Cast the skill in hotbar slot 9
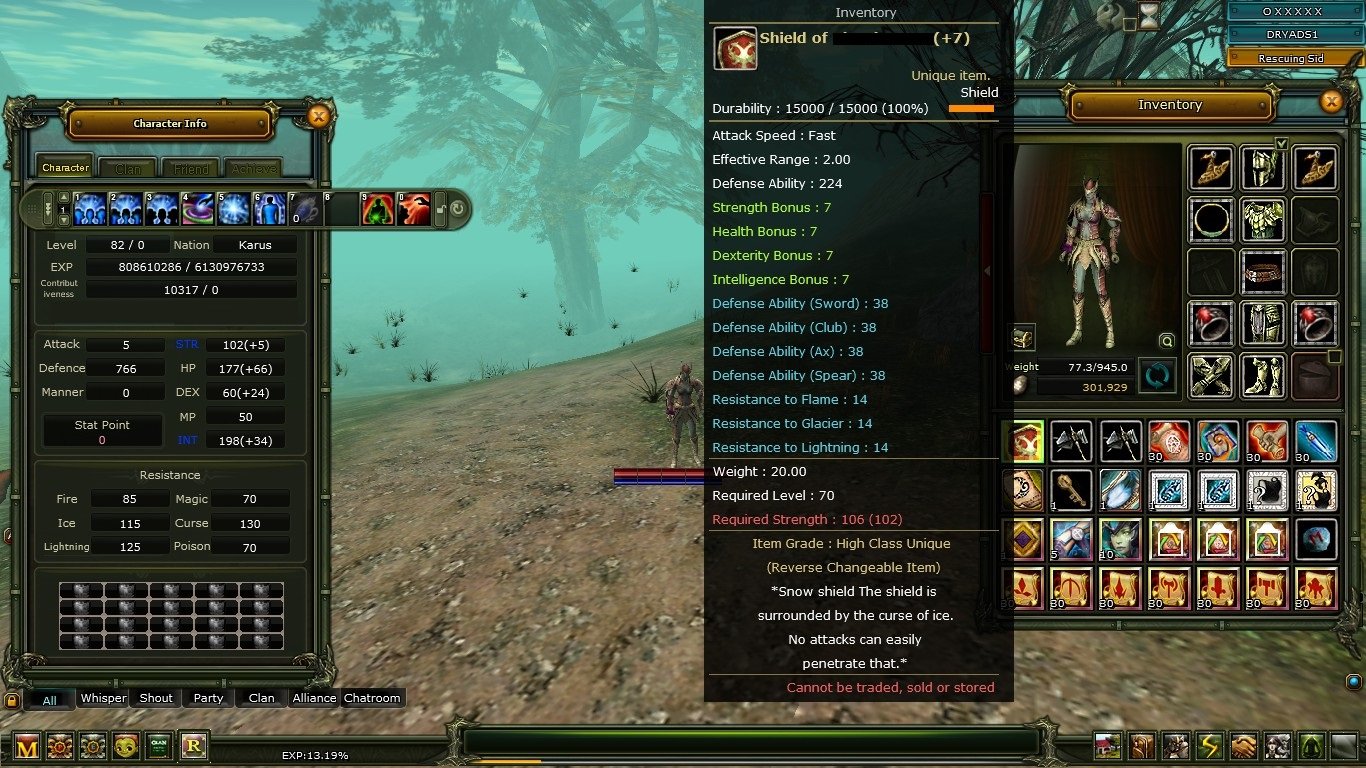 380,209
